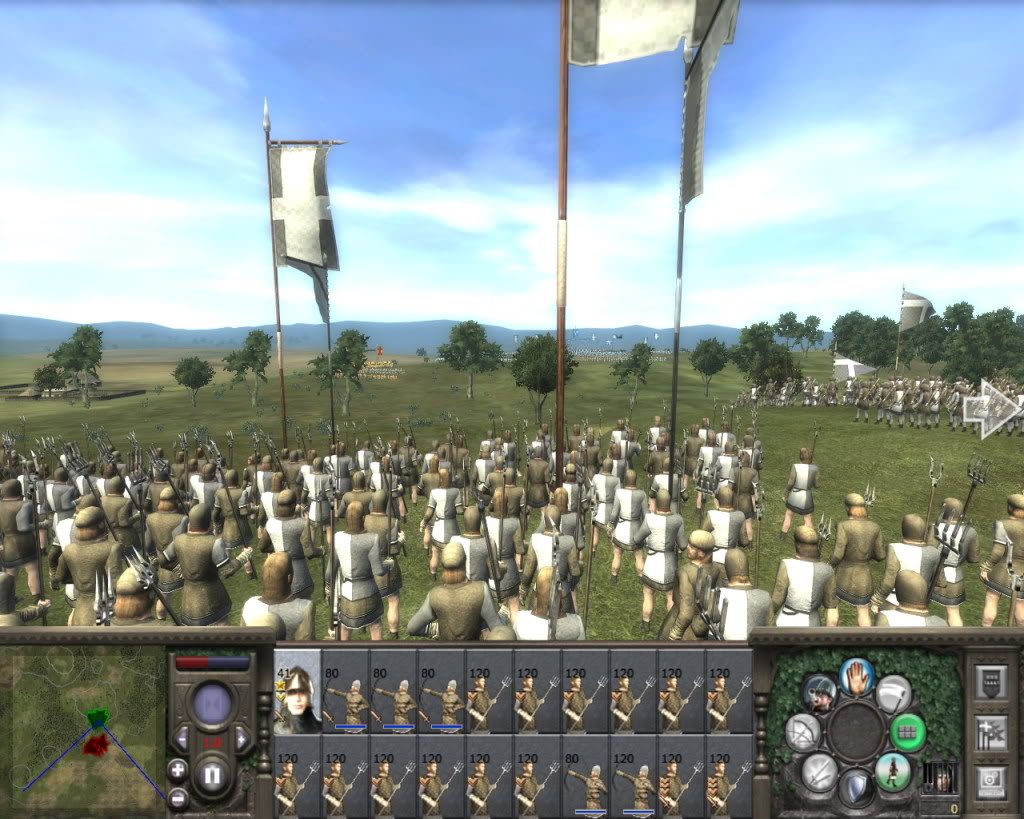Pause the battle with the pause button
1024x819 pixels.
211,776
